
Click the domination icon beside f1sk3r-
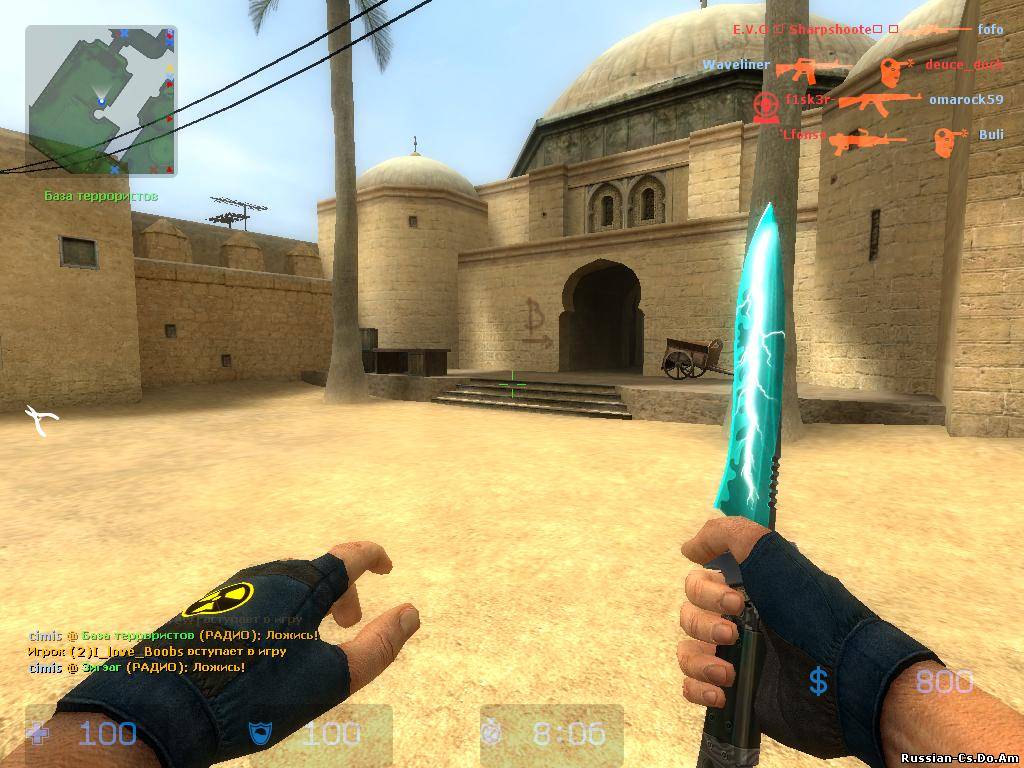pyautogui.click(x=765, y=104)
